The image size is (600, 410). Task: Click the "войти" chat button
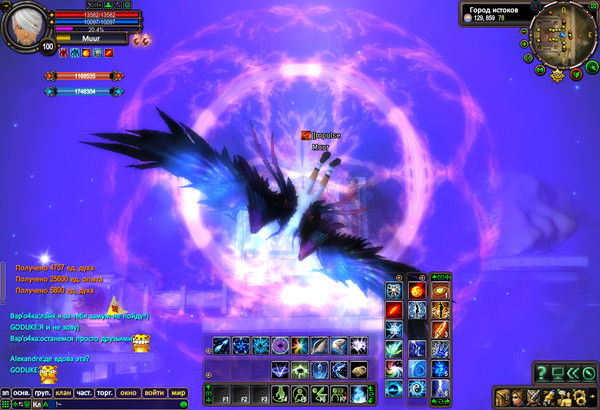(152, 393)
